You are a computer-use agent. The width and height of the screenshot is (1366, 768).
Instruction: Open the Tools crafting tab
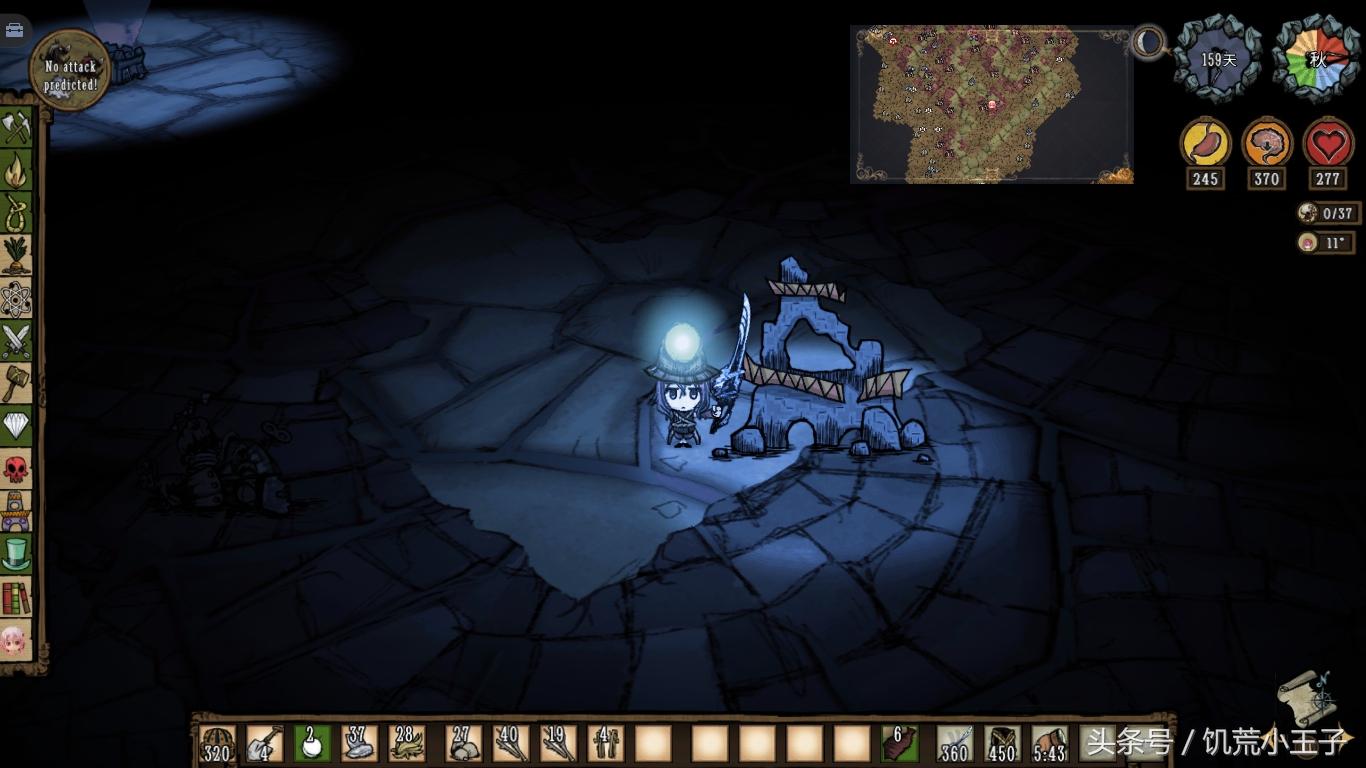pyautogui.click(x=17, y=128)
